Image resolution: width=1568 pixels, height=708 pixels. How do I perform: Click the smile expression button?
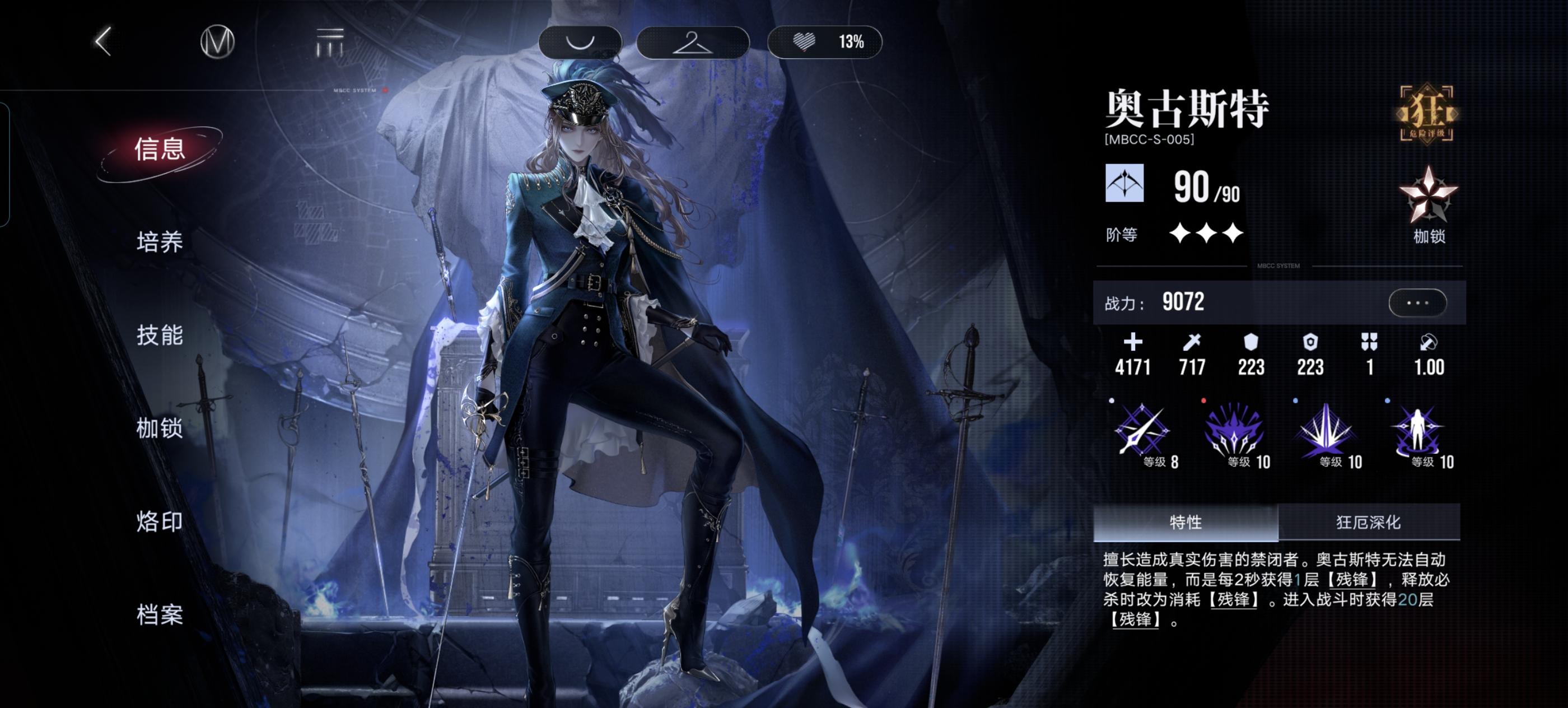580,42
